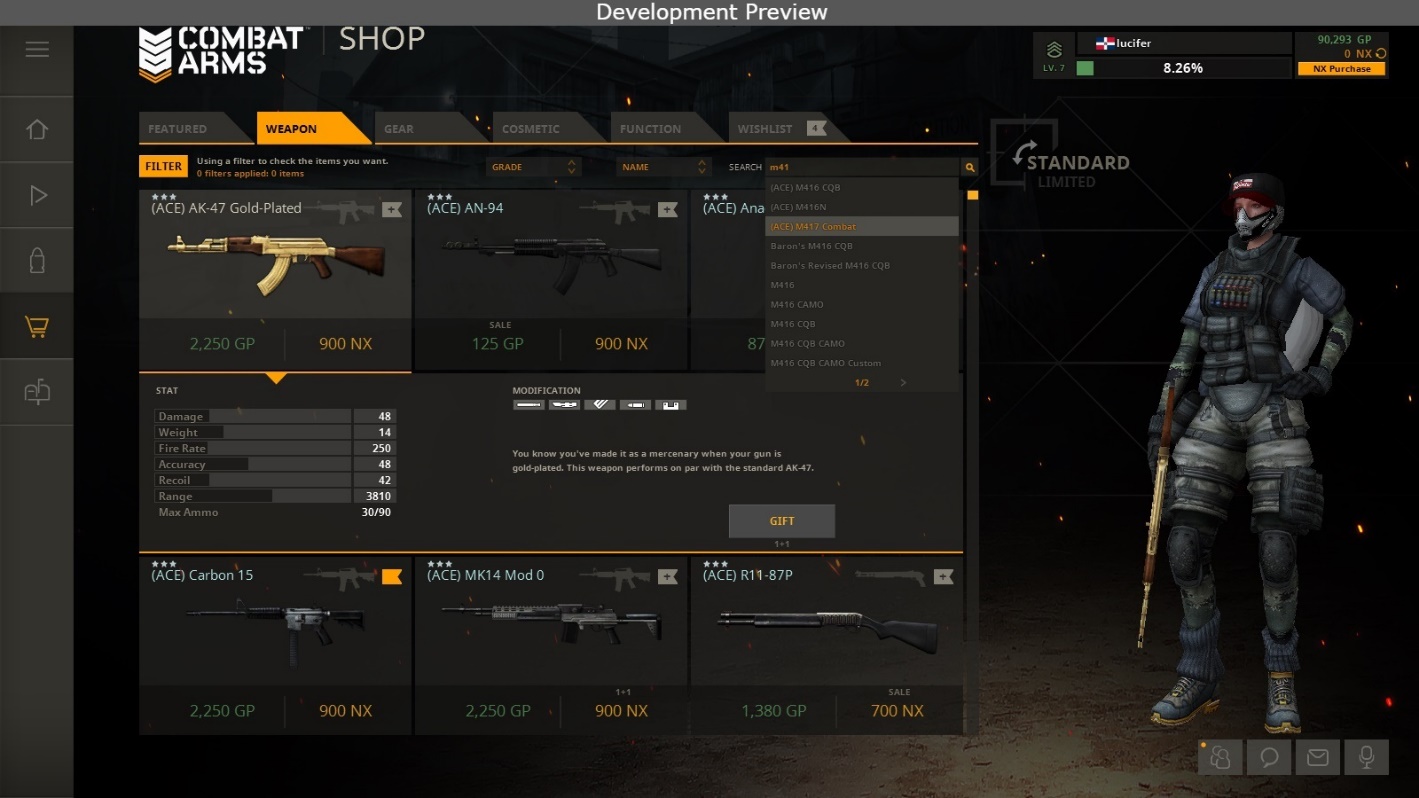Image resolution: width=1419 pixels, height=798 pixels.
Task: Choose (ACE) M417 Combat from search suggestions
Action: [x=814, y=227]
